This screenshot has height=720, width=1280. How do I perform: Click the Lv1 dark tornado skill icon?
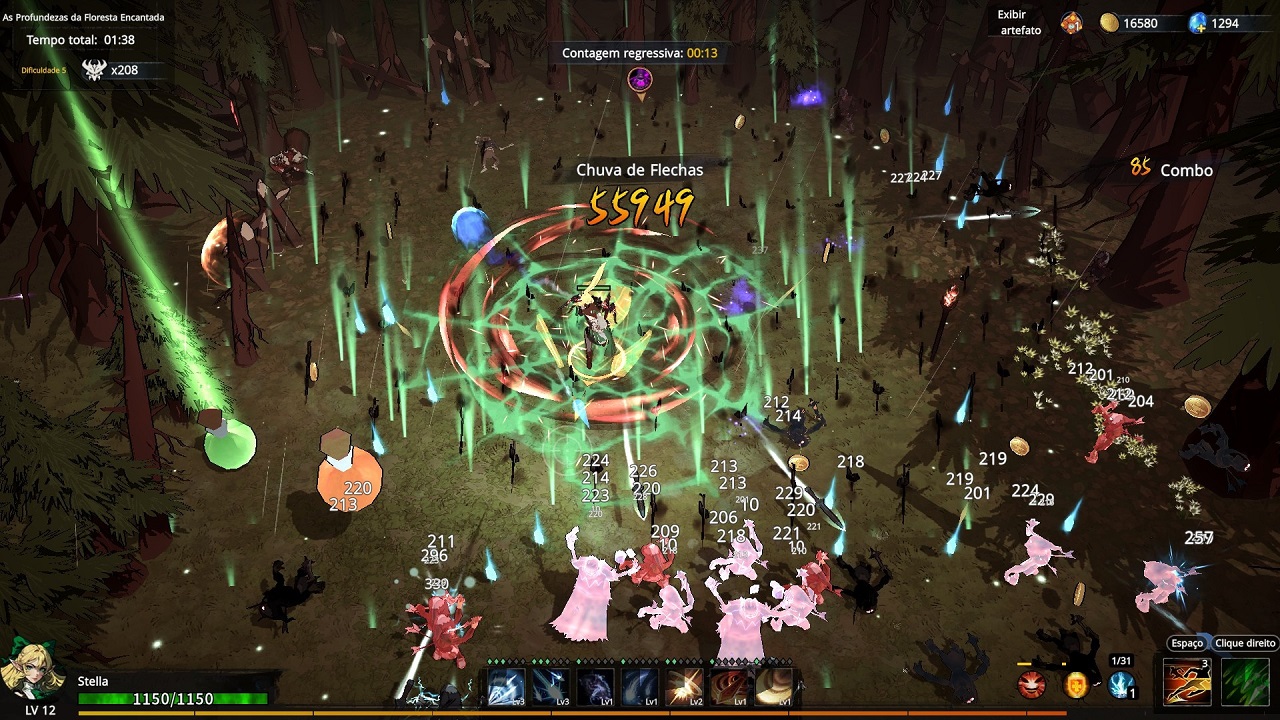pyautogui.click(x=594, y=688)
